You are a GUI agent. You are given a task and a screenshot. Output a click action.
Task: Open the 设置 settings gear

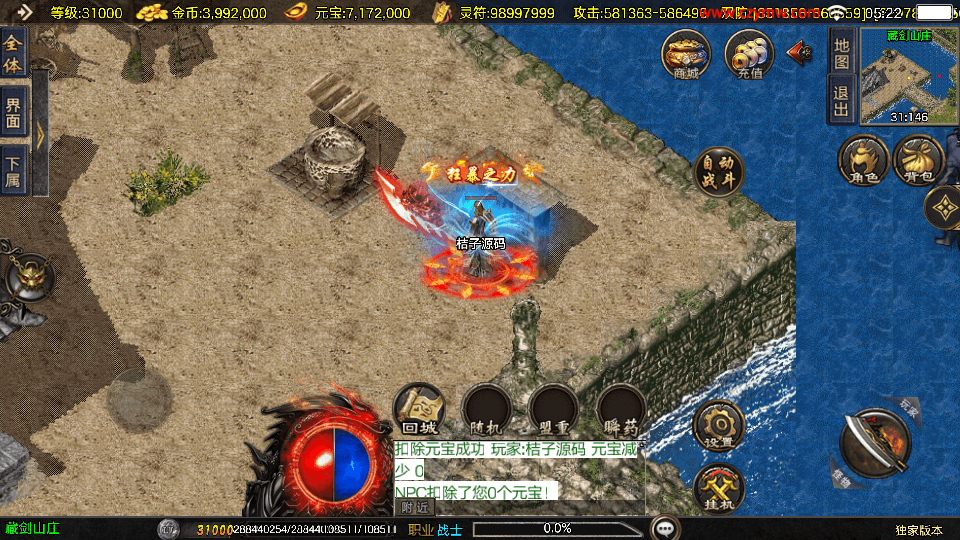718,426
